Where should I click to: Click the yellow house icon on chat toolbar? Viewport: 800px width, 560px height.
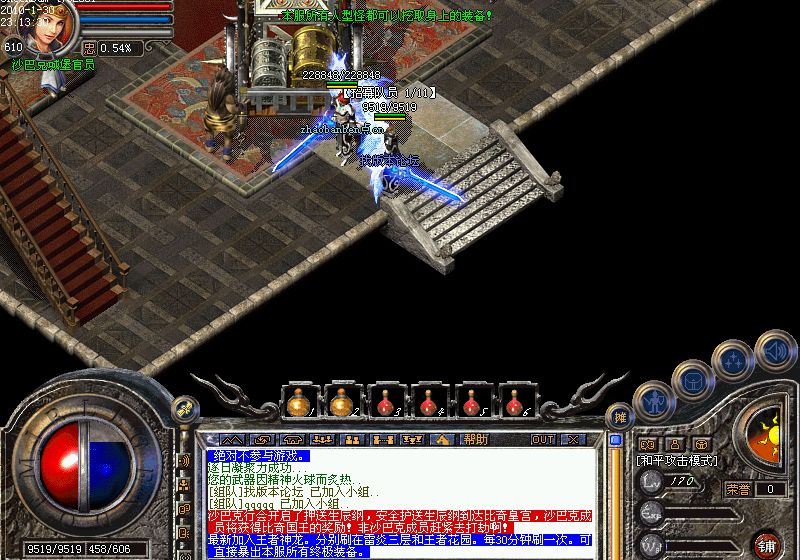pyautogui.click(x=440, y=439)
